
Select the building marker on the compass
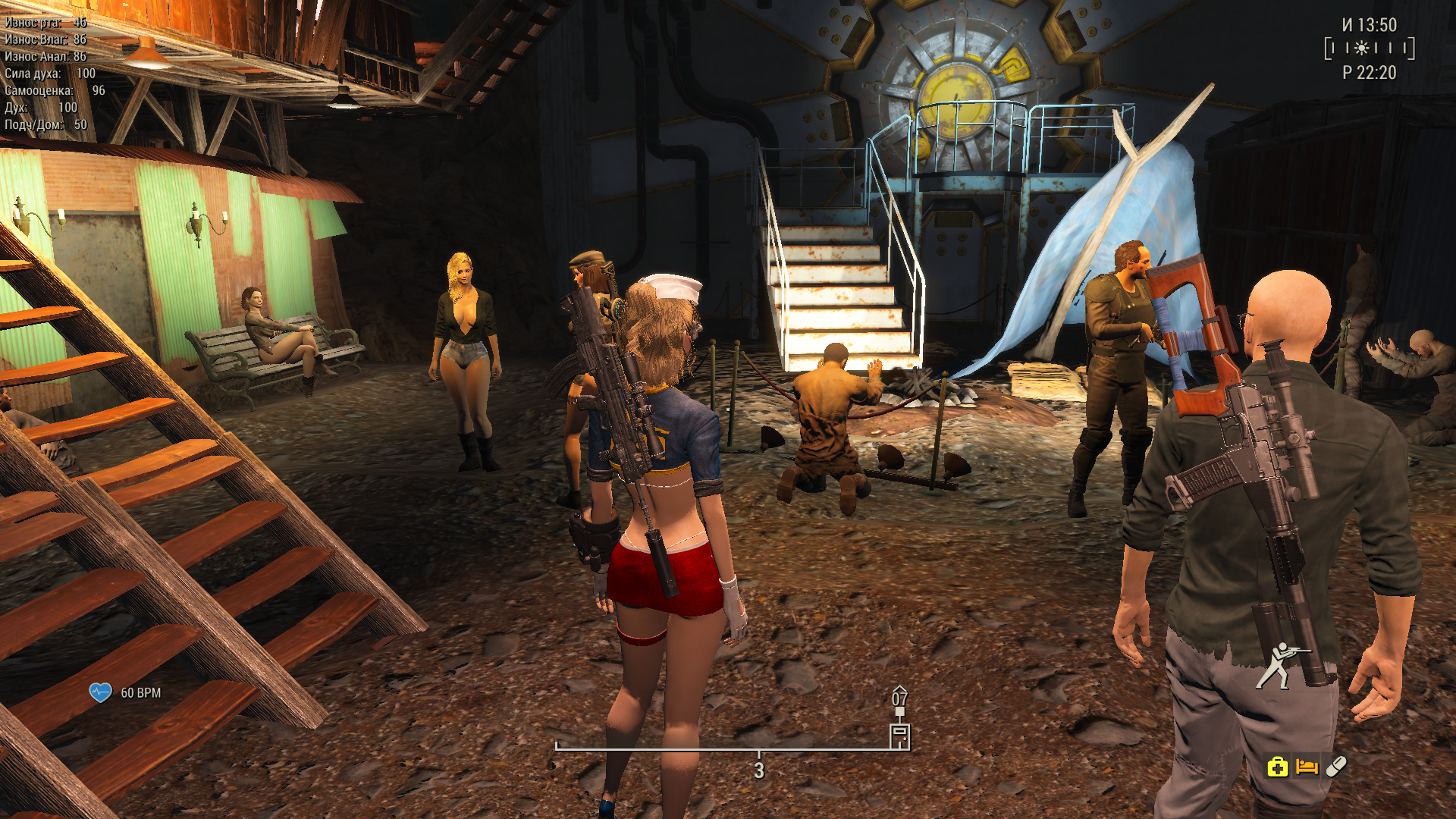(x=899, y=736)
